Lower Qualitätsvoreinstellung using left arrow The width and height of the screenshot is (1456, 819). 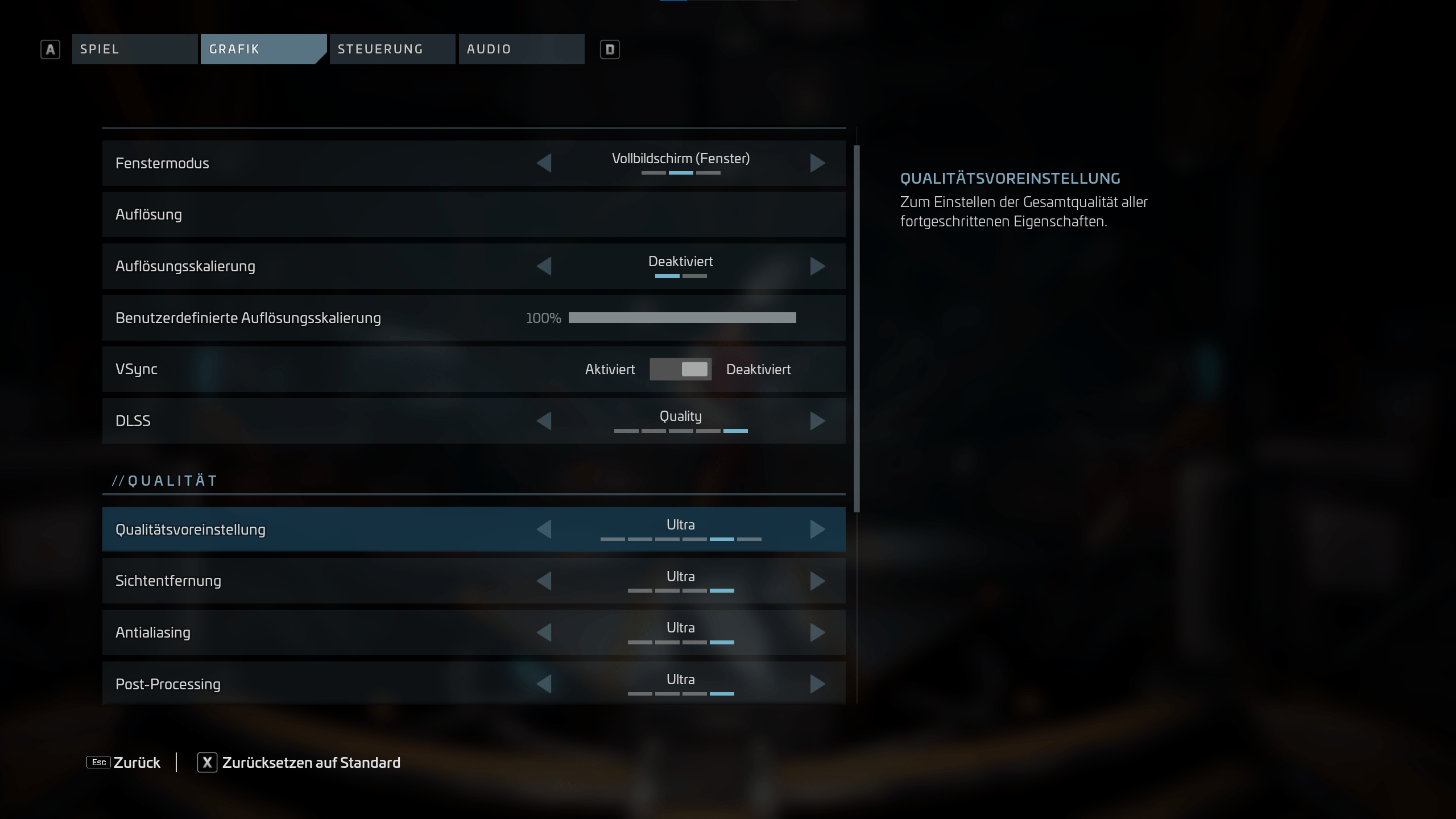pos(544,530)
